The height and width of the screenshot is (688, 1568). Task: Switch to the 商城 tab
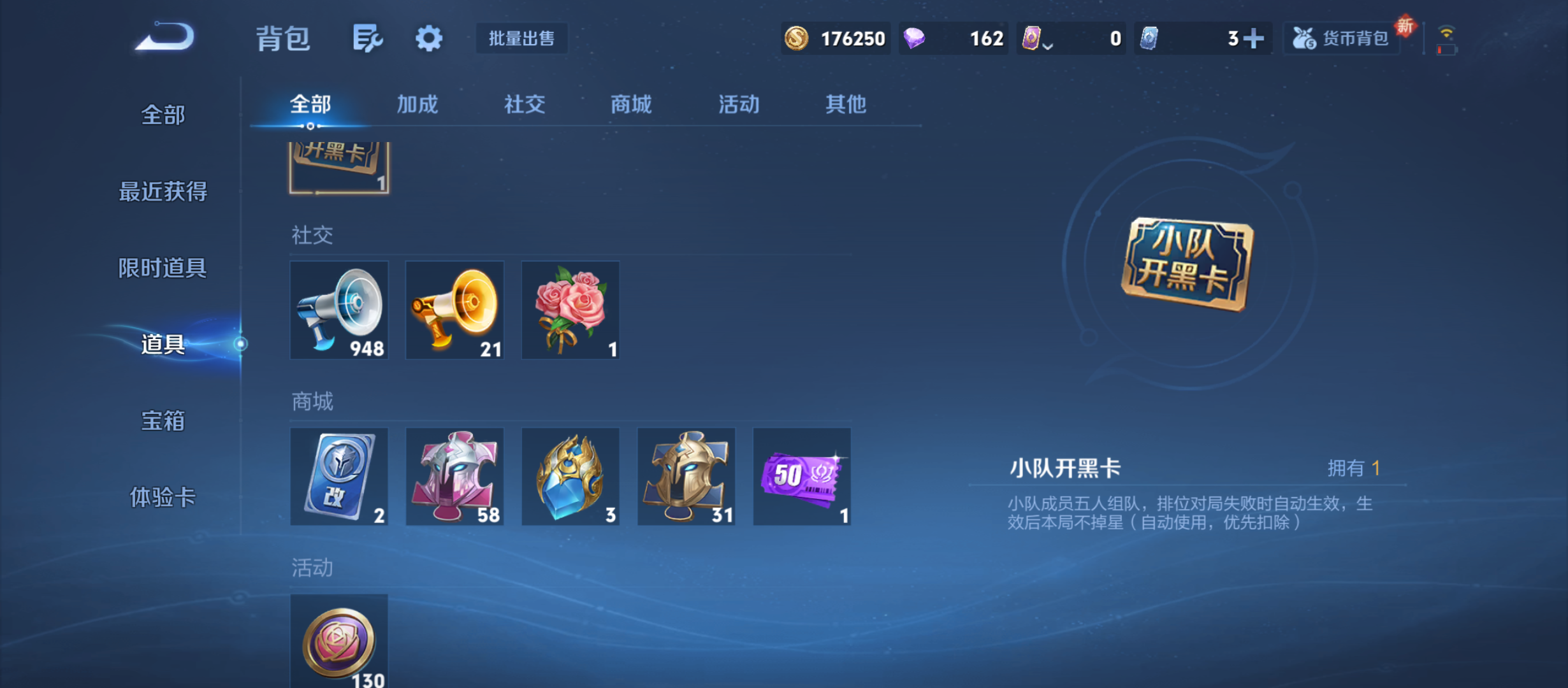[630, 104]
